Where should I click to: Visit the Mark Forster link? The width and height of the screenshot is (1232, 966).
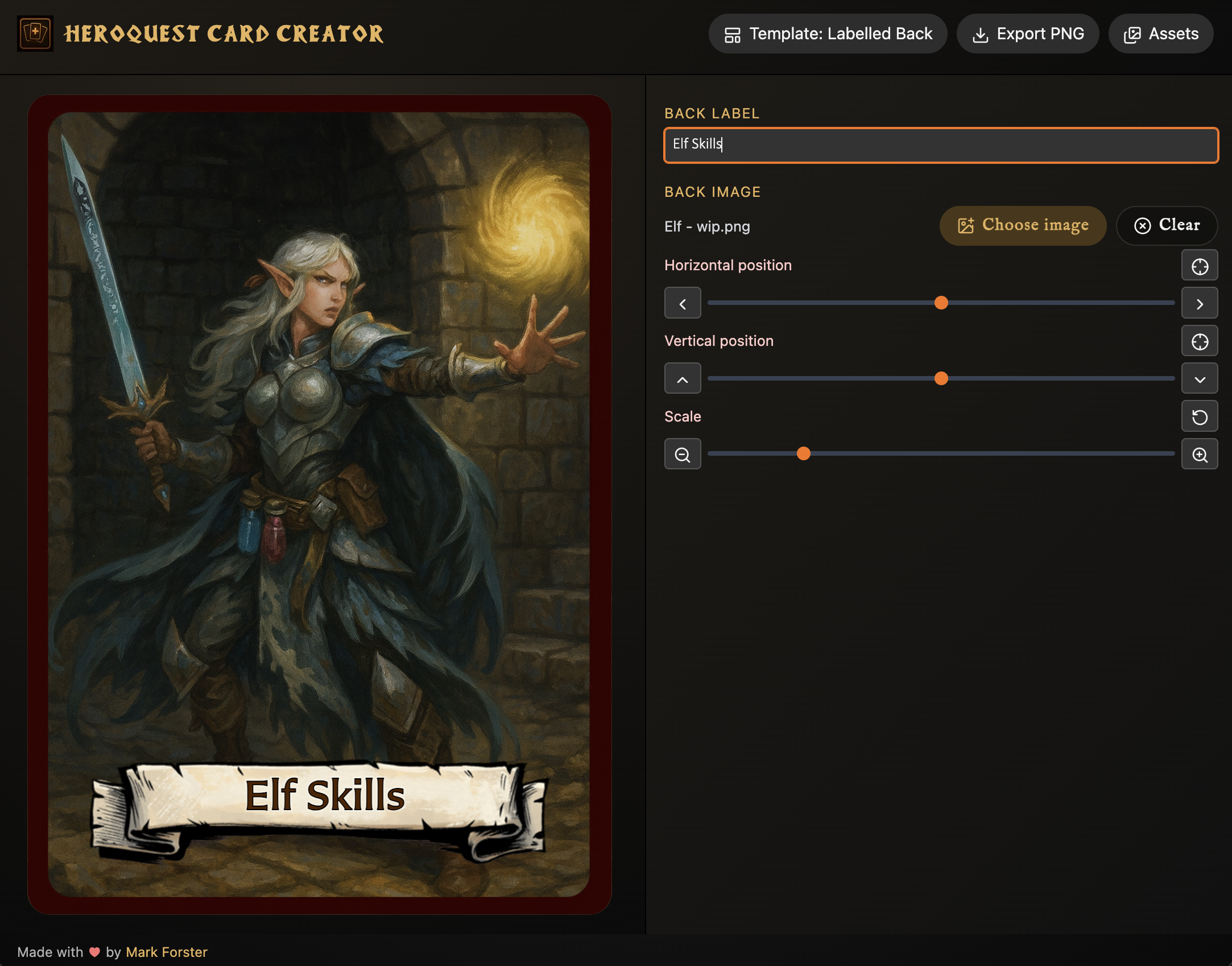point(166,952)
